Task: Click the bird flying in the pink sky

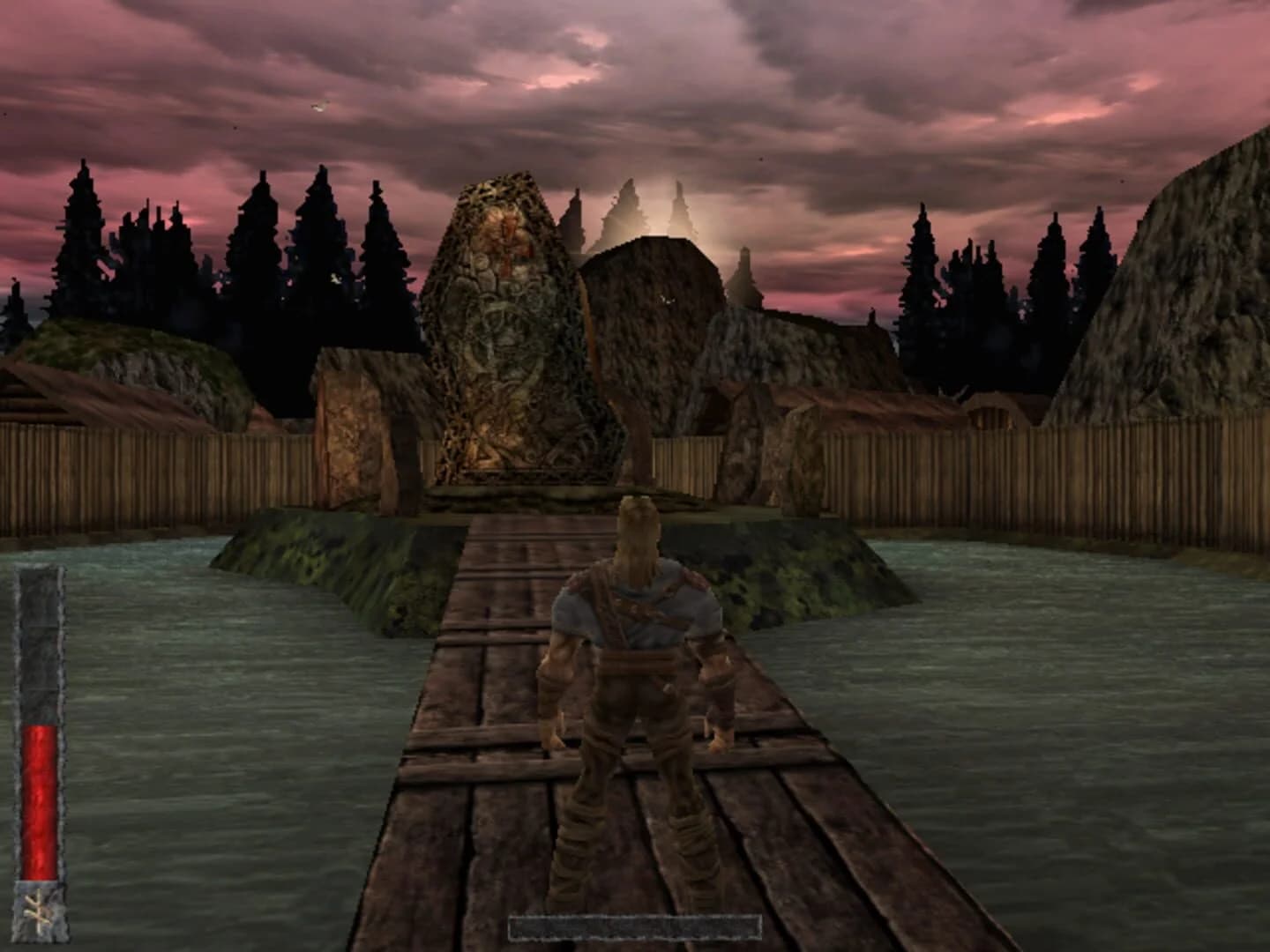Action: (317, 106)
